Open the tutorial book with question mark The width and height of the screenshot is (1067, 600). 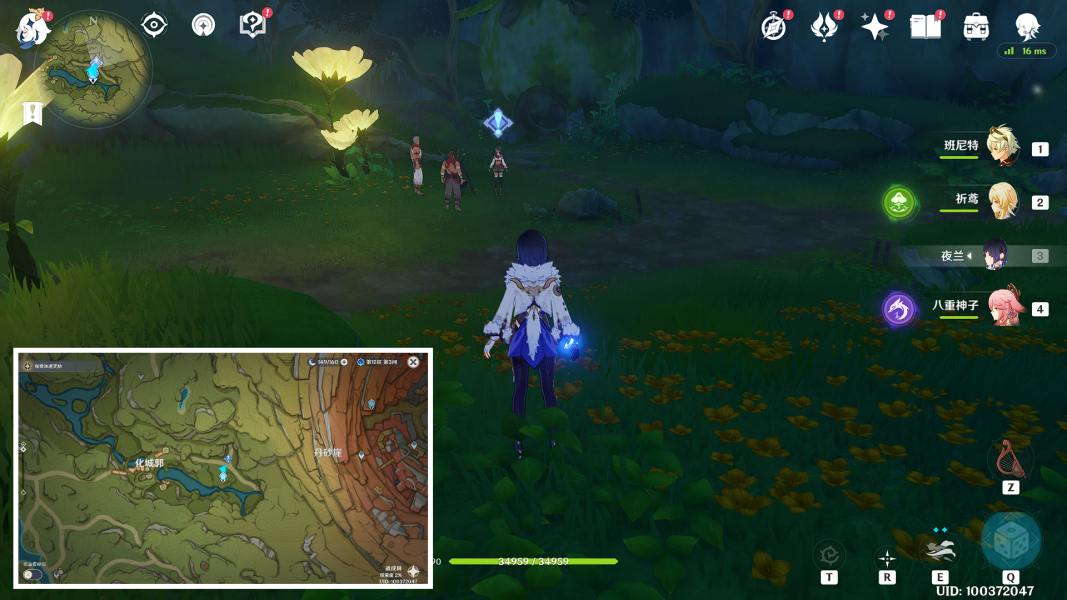coord(253,25)
